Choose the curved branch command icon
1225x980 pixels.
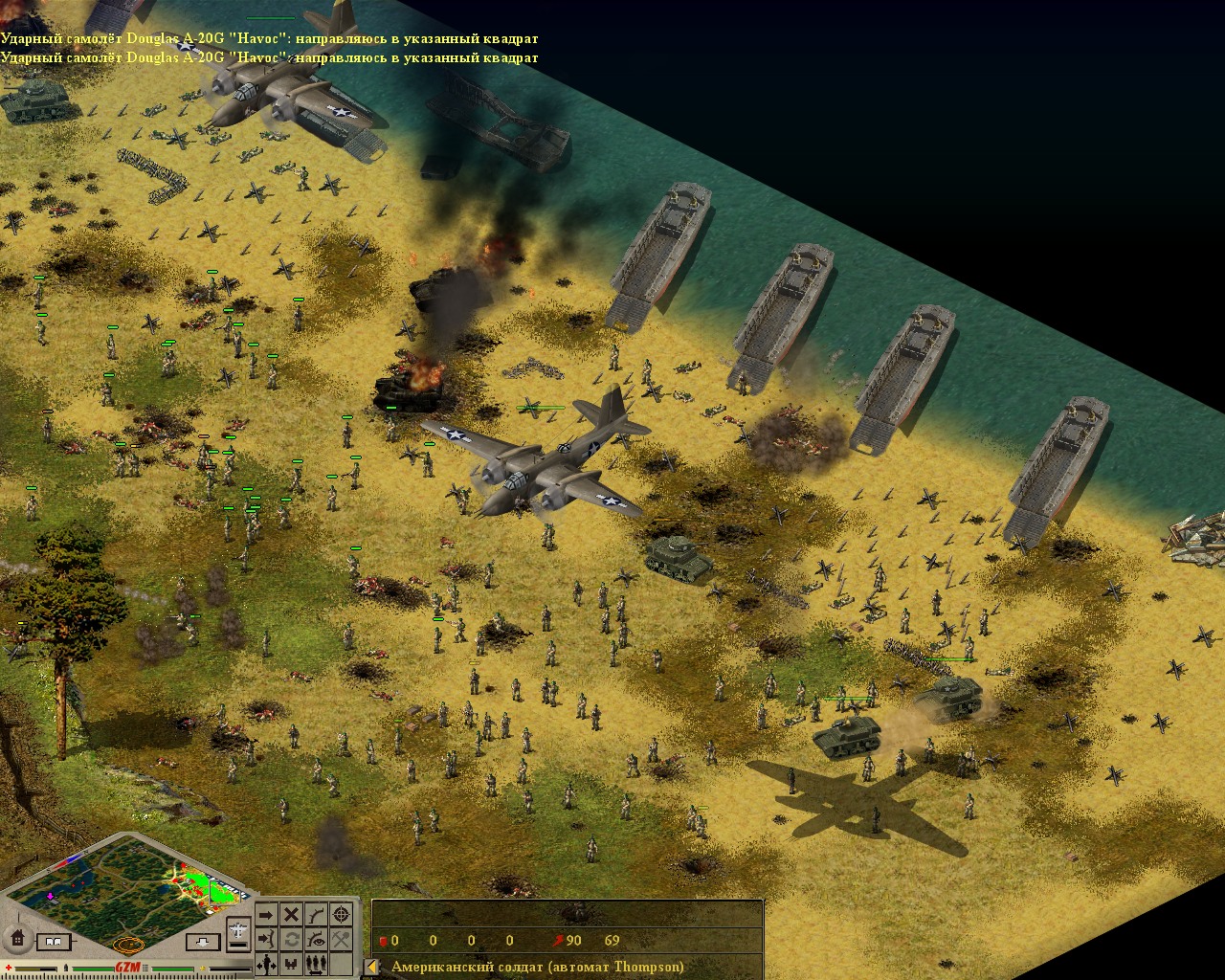tap(316, 915)
